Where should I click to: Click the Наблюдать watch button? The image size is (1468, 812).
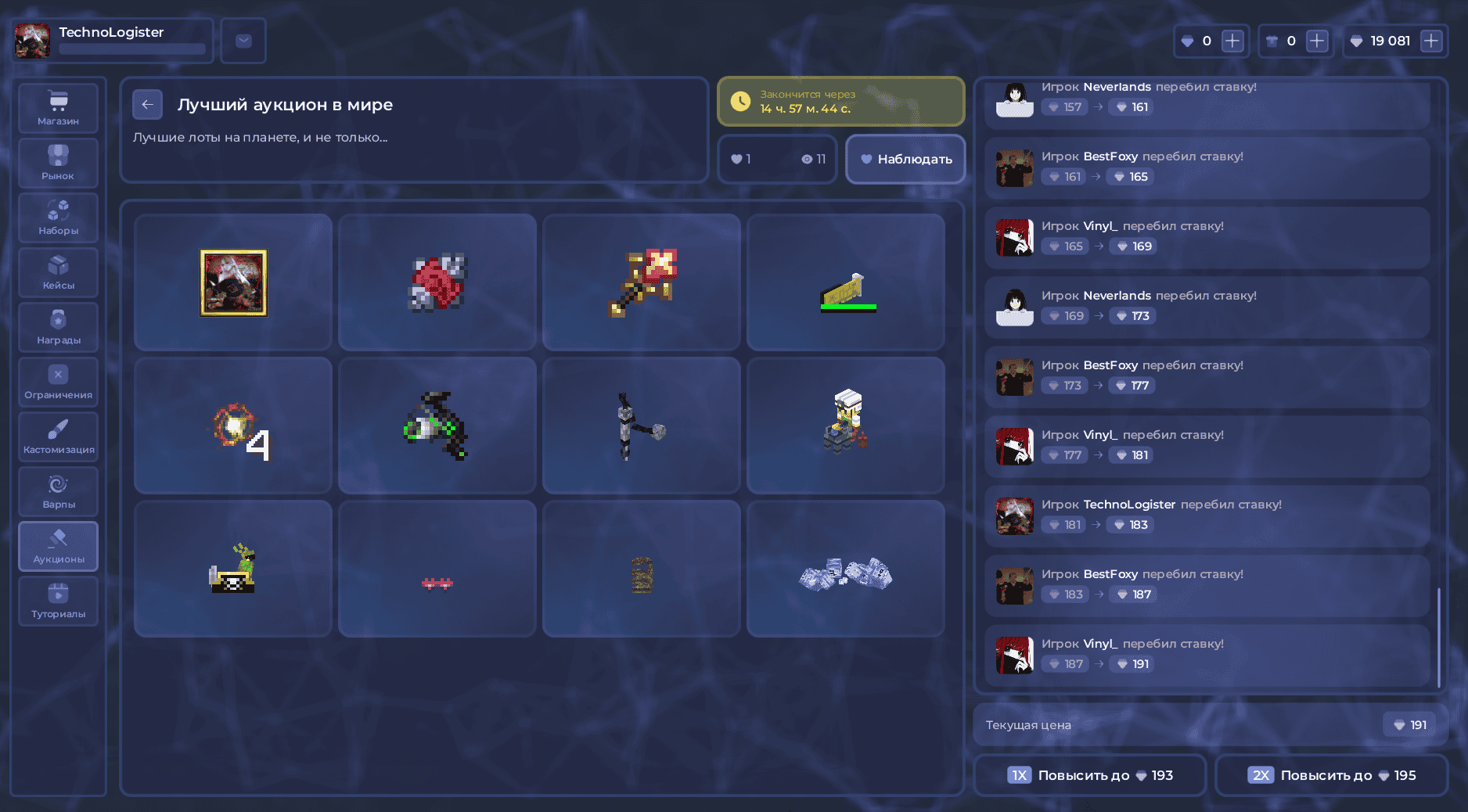pos(905,159)
